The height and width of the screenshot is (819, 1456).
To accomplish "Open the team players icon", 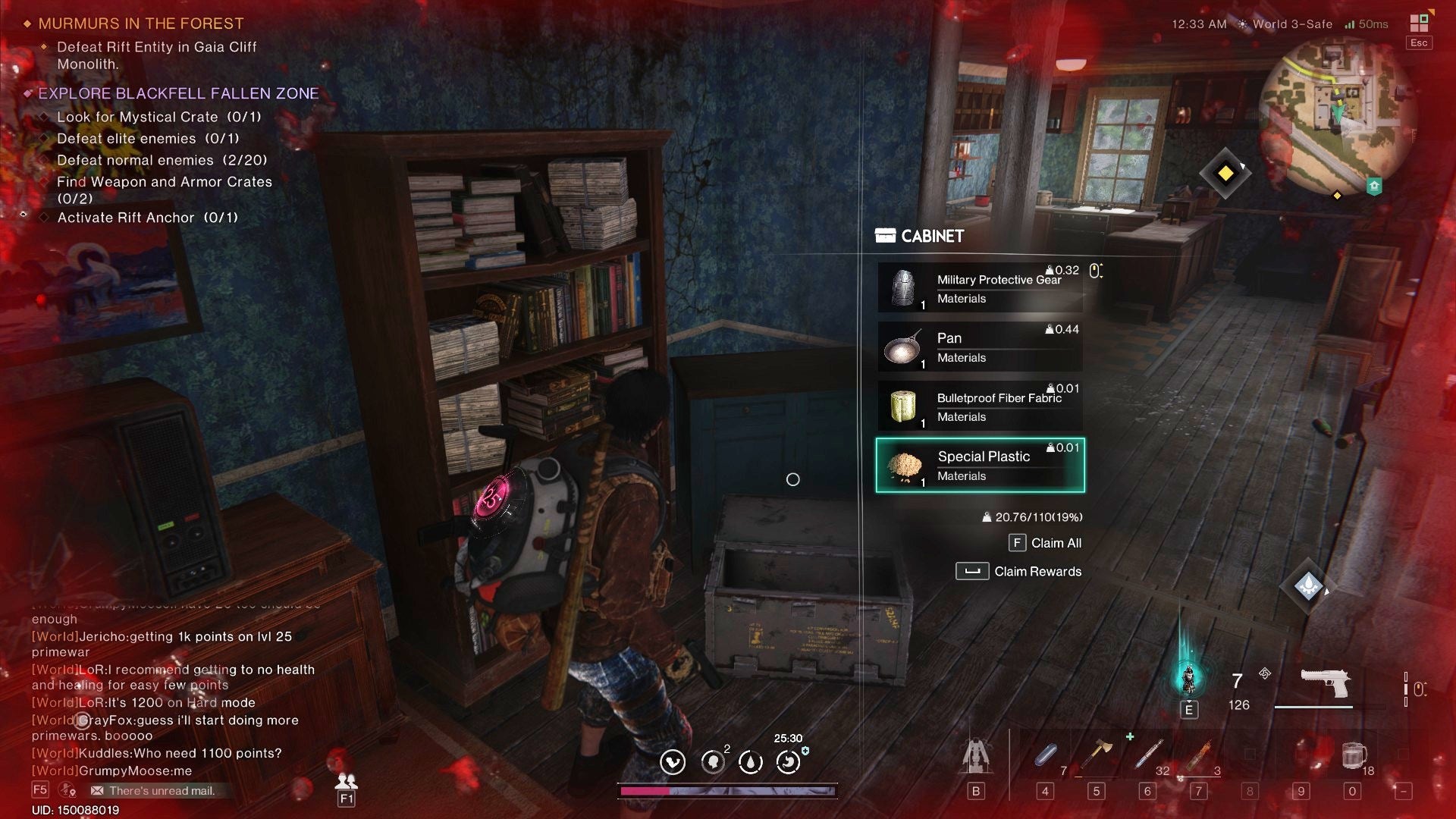I will point(346,781).
